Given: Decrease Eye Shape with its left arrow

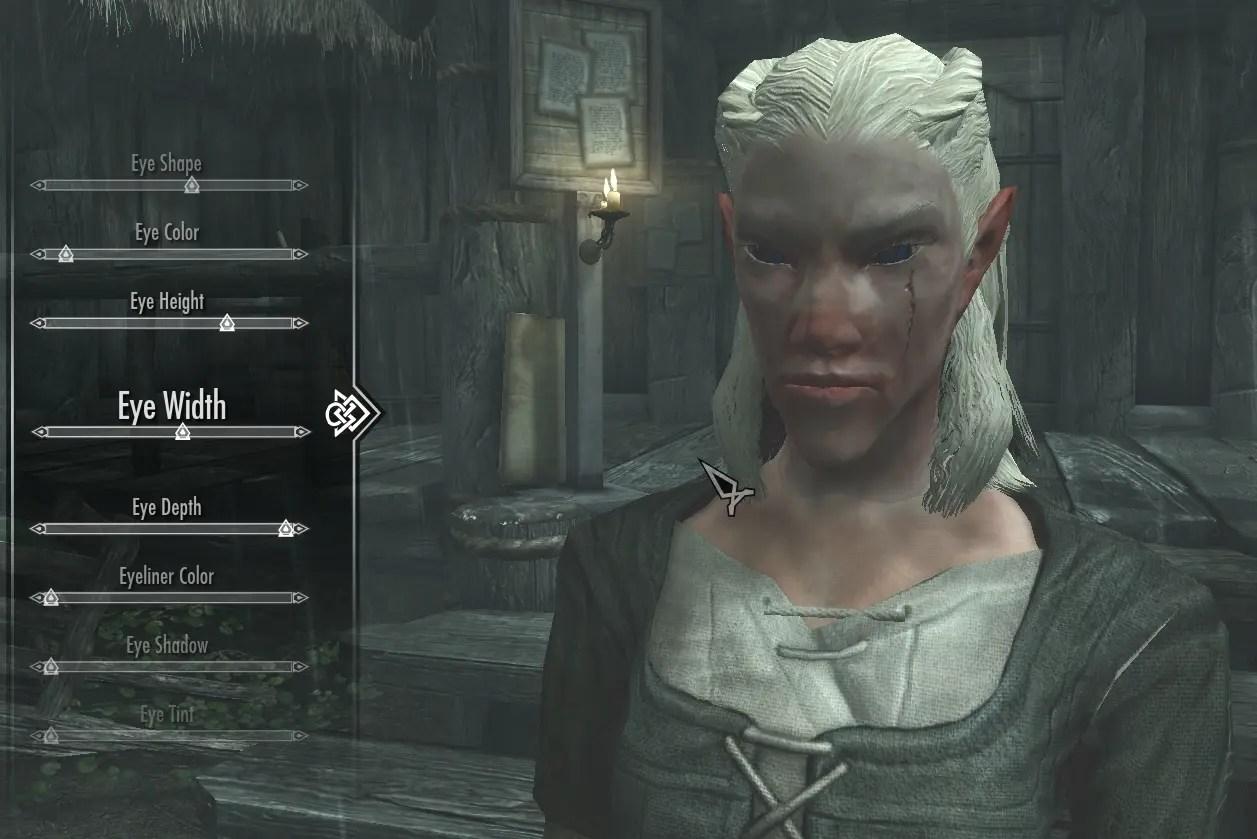Looking at the screenshot, I should [37, 185].
